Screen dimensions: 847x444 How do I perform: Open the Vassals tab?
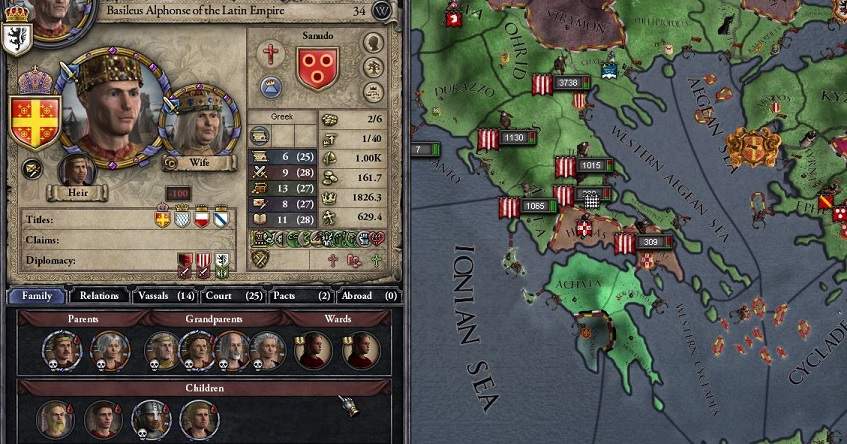pyautogui.click(x=164, y=296)
